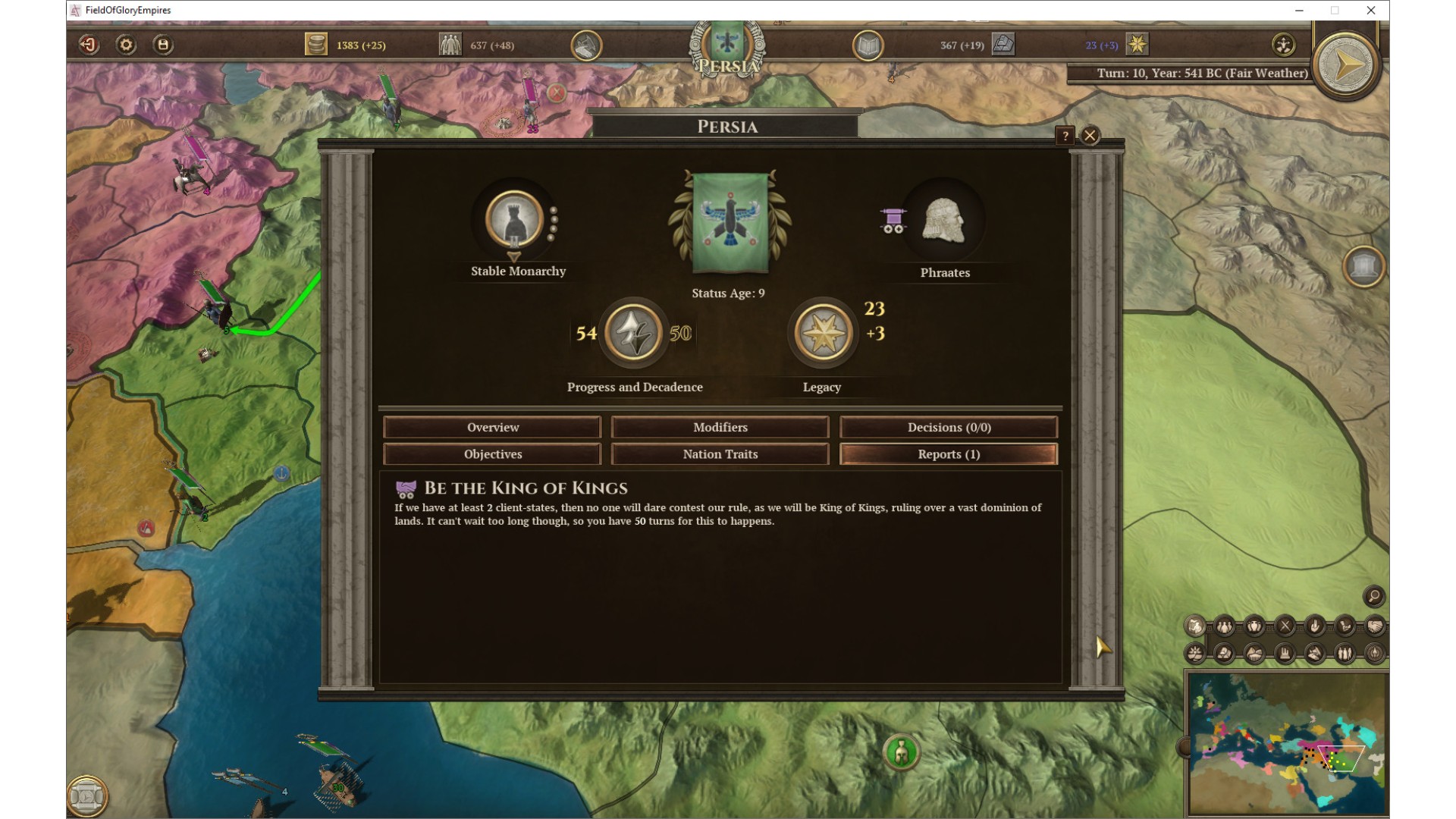Show the Decisions (0/0) tab
This screenshot has width=1456, height=819.
949,427
